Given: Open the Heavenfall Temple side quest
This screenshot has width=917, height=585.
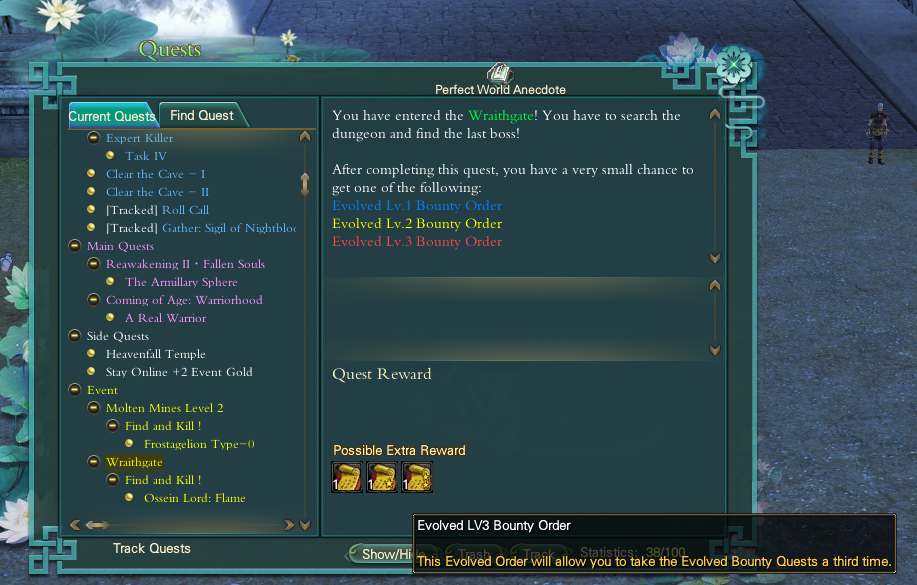Looking at the screenshot, I should point(155,354).
